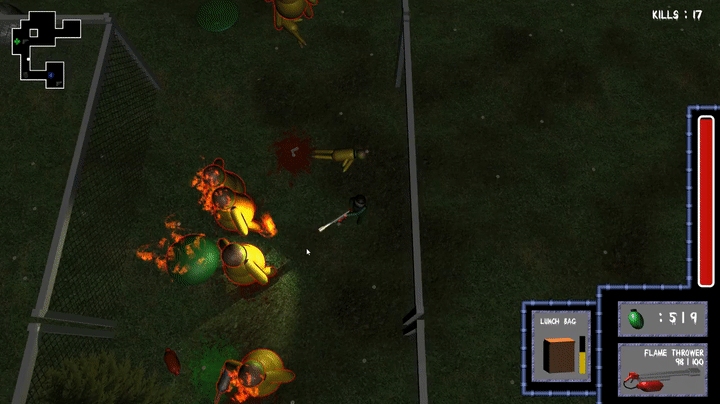
Task: Choose the Flame Thrower weapon panel
Action: [661, 368]
